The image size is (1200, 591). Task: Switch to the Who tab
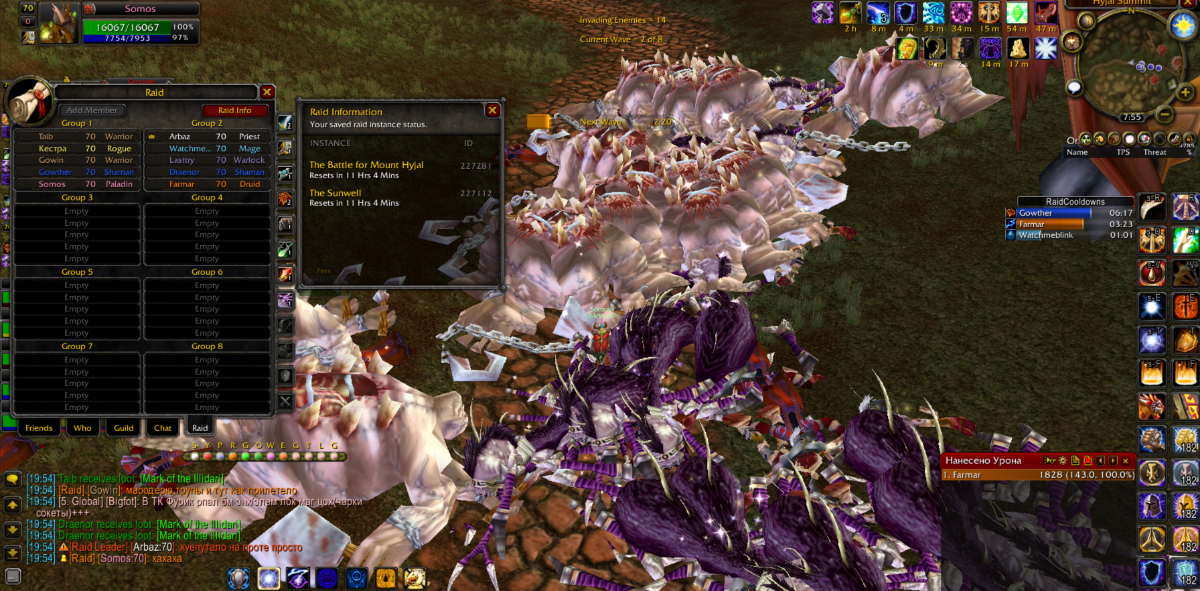81,428
